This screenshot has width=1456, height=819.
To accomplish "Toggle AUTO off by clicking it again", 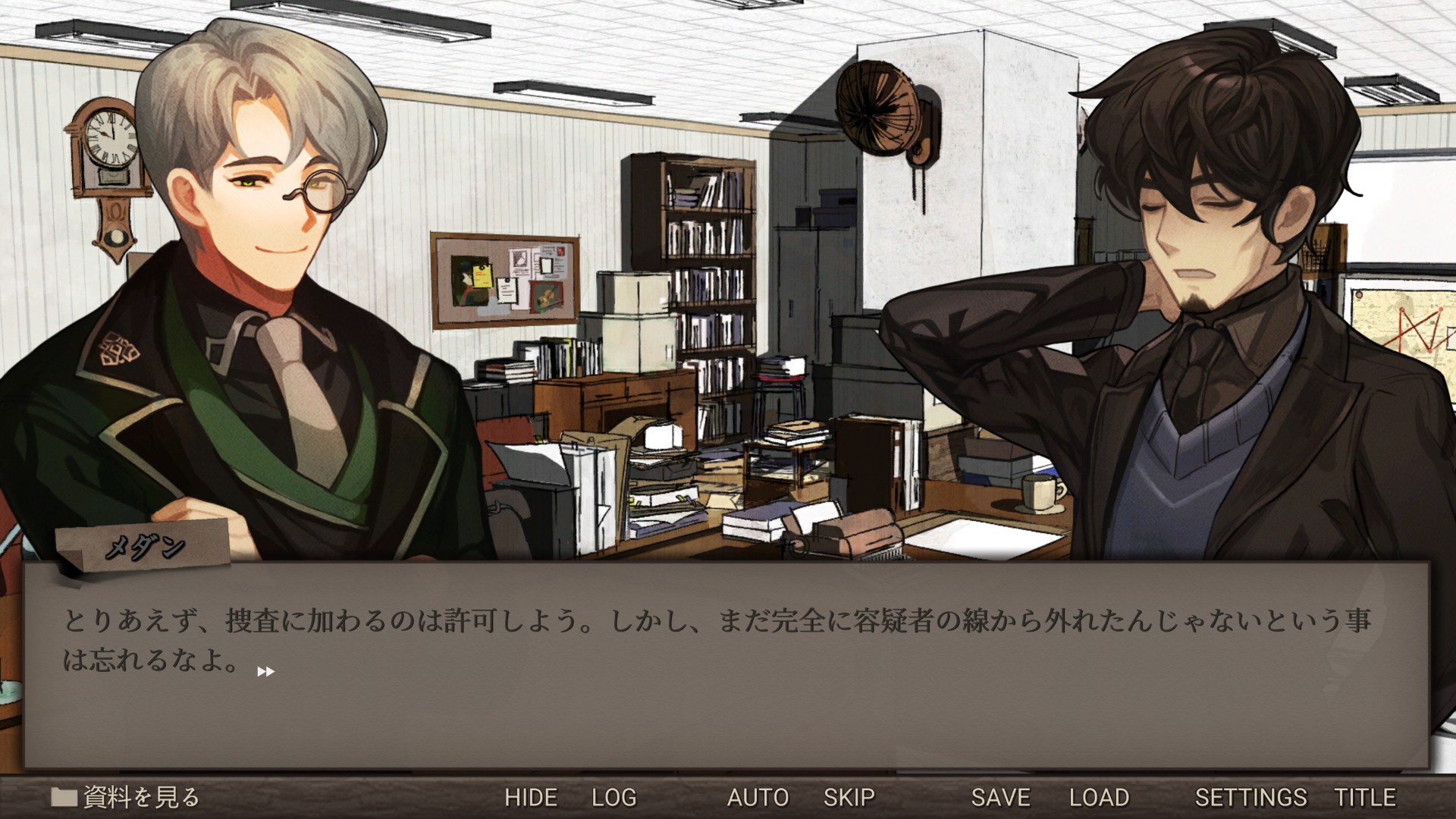I will click(758, 797).
